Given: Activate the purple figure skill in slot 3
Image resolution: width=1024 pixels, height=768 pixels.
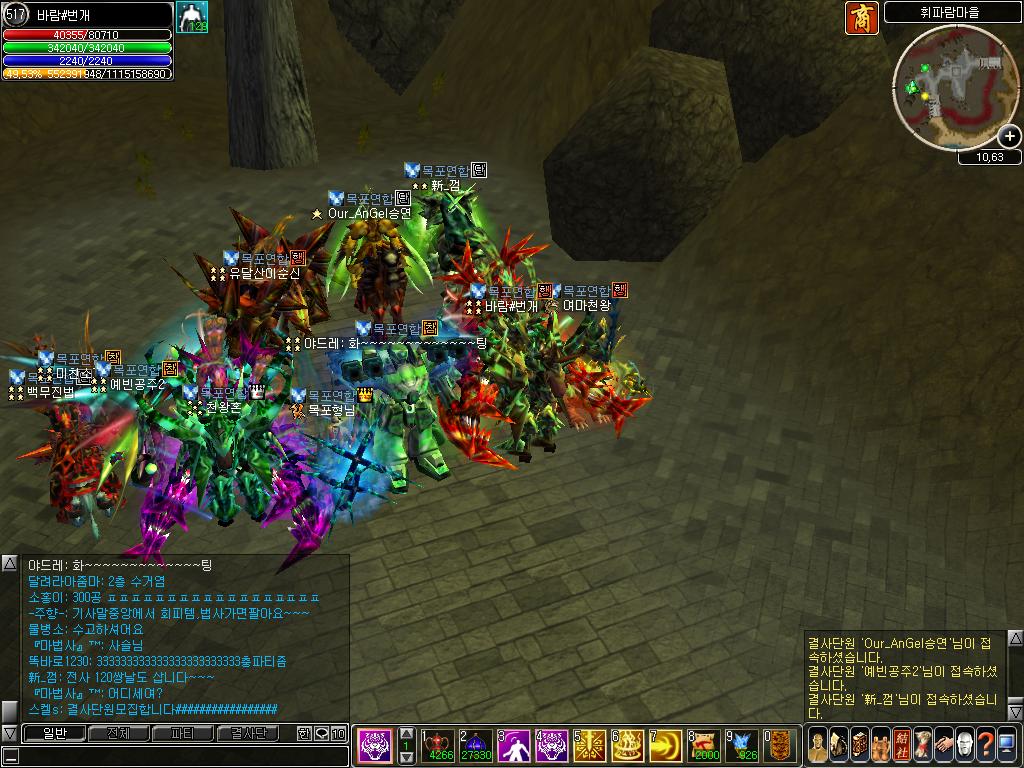Looking at the screenshot, I should [x=516, y=746].
